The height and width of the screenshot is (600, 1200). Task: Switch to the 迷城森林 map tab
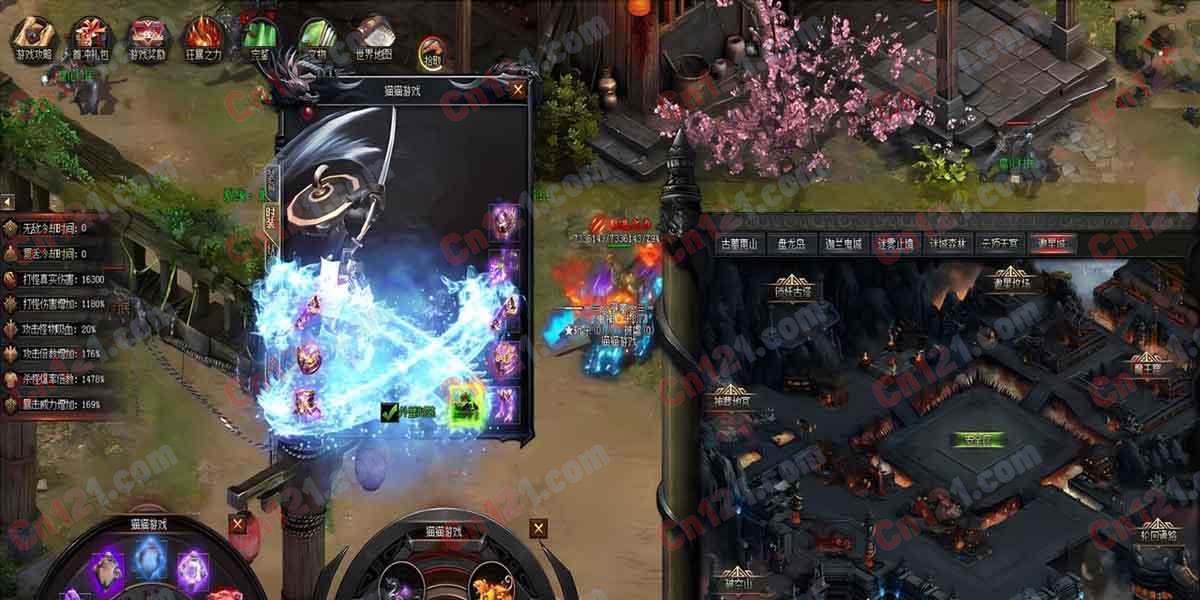(945, 244)
